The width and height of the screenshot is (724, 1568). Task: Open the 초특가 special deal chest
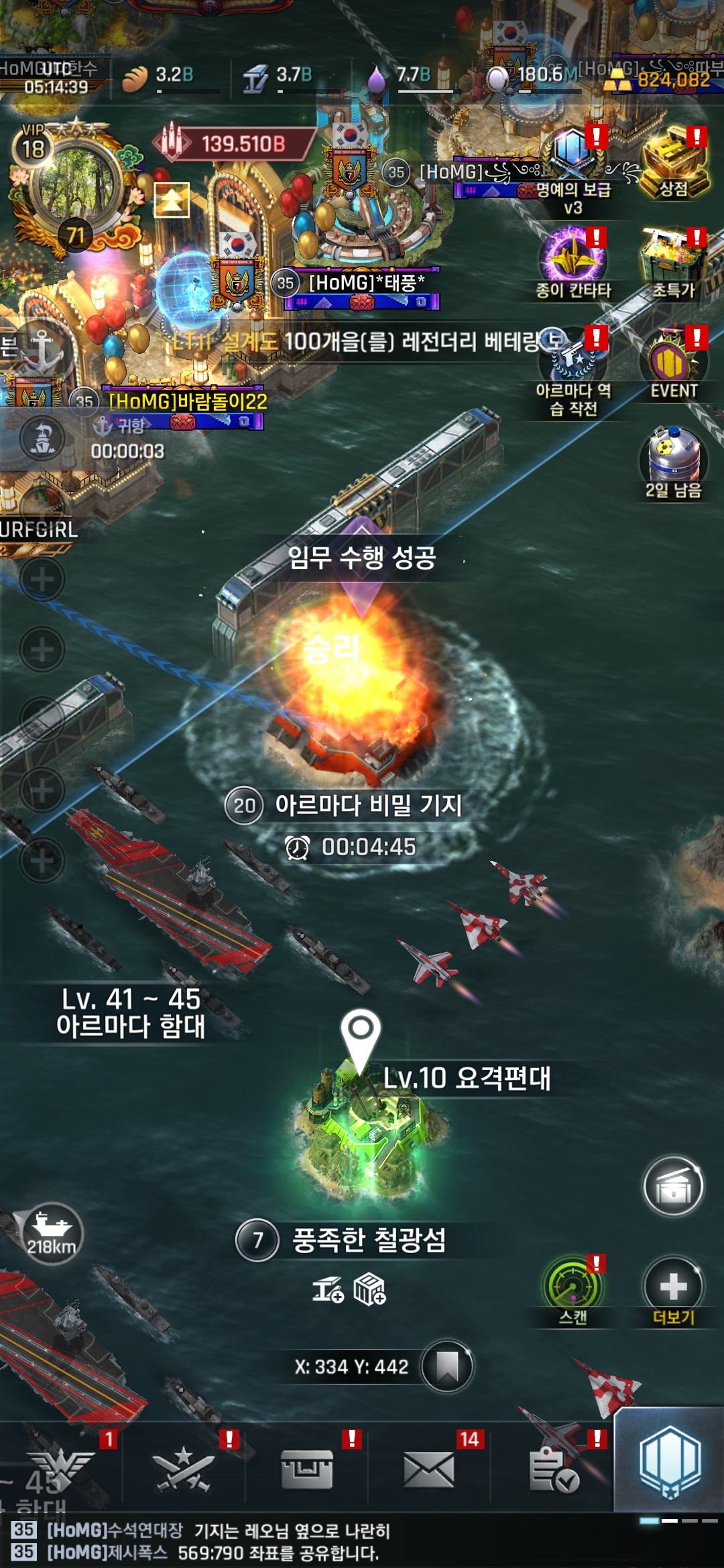click(x=674, y=258)
